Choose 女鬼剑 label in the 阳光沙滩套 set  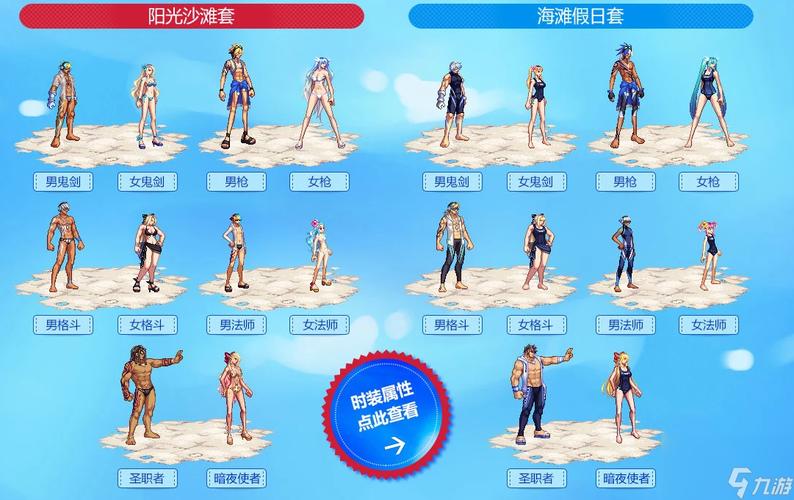pos(147,181)
